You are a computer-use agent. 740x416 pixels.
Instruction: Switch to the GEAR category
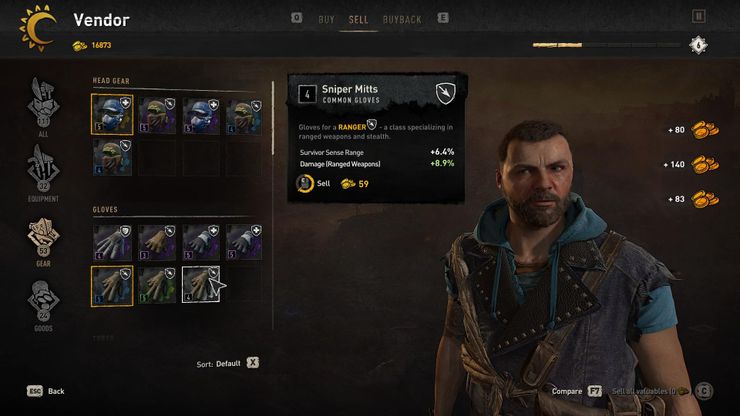tap(42, 238)
